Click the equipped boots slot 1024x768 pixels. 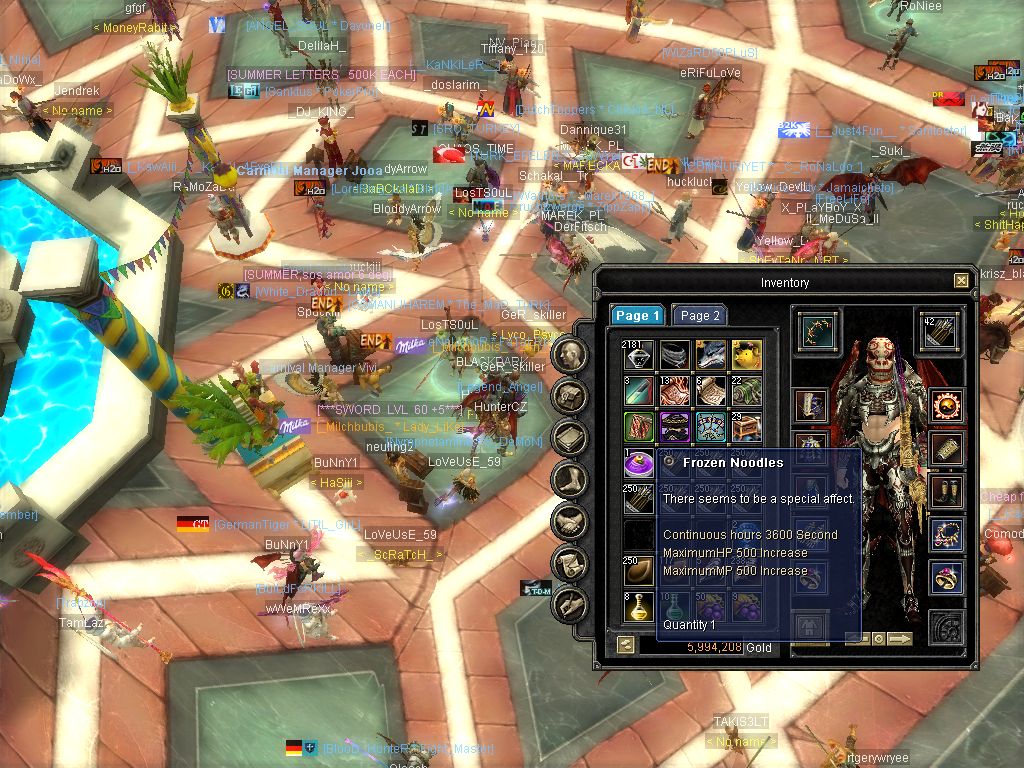click(x=947, y=491)
